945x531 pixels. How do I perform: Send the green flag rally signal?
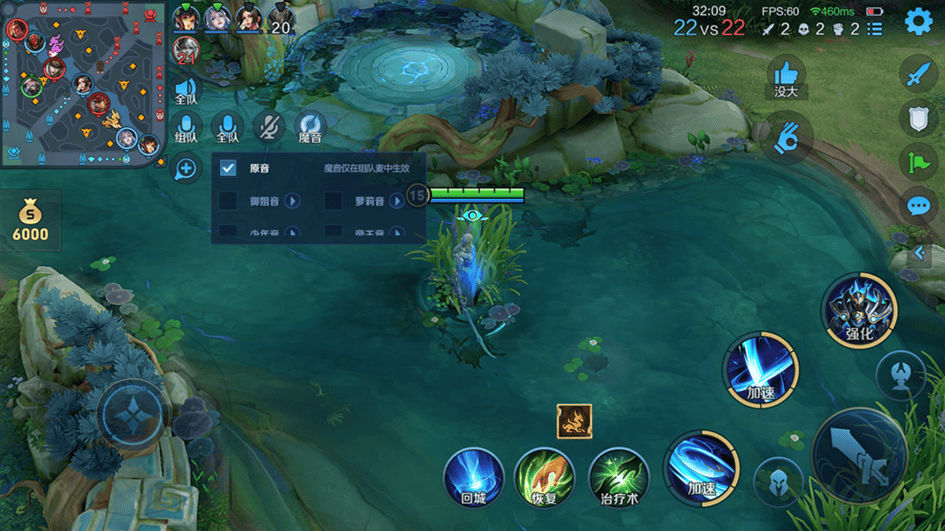(918, 162)
